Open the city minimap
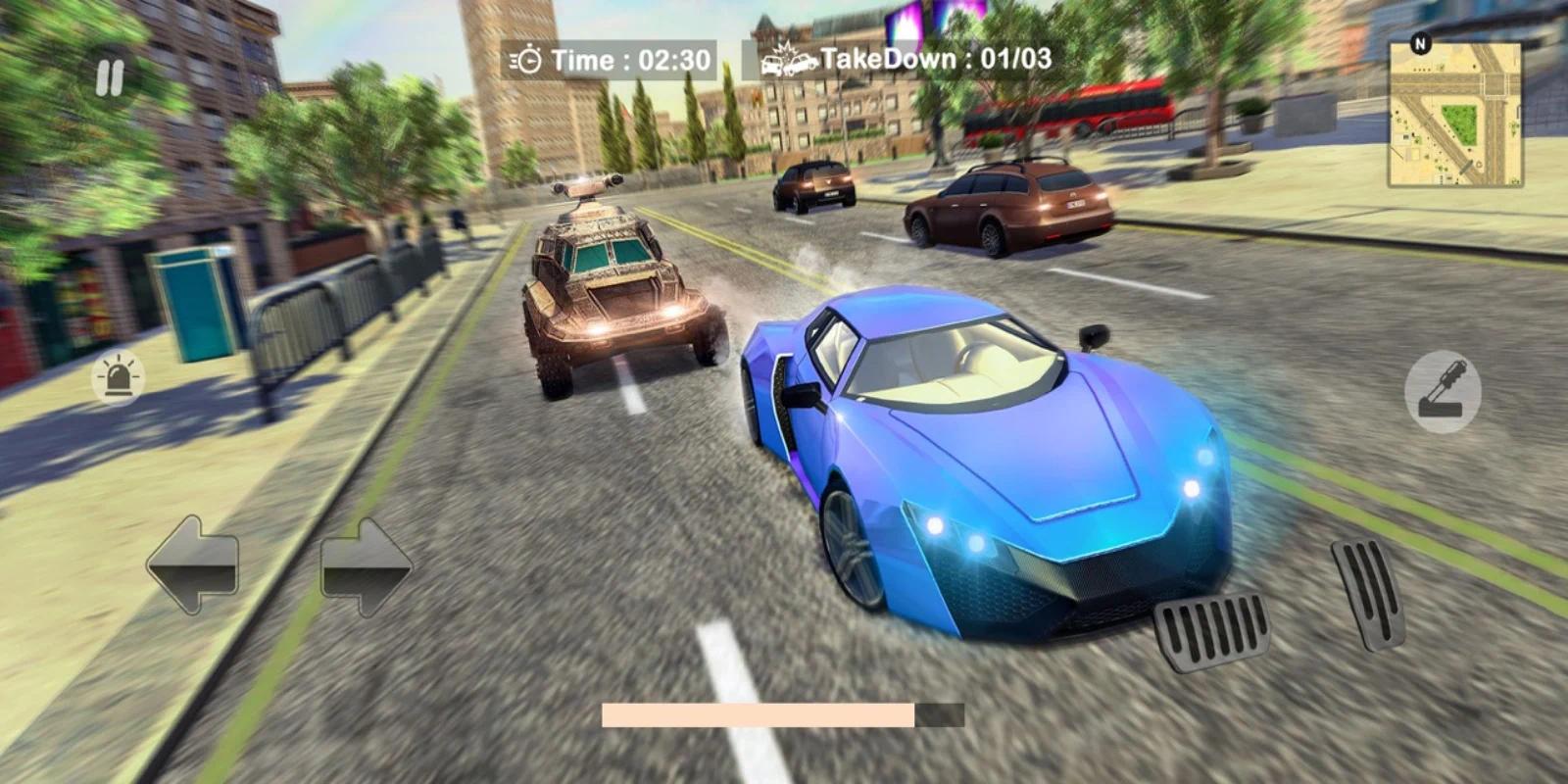Screen dimensions: 1568x784 (x=1455, y=115)
